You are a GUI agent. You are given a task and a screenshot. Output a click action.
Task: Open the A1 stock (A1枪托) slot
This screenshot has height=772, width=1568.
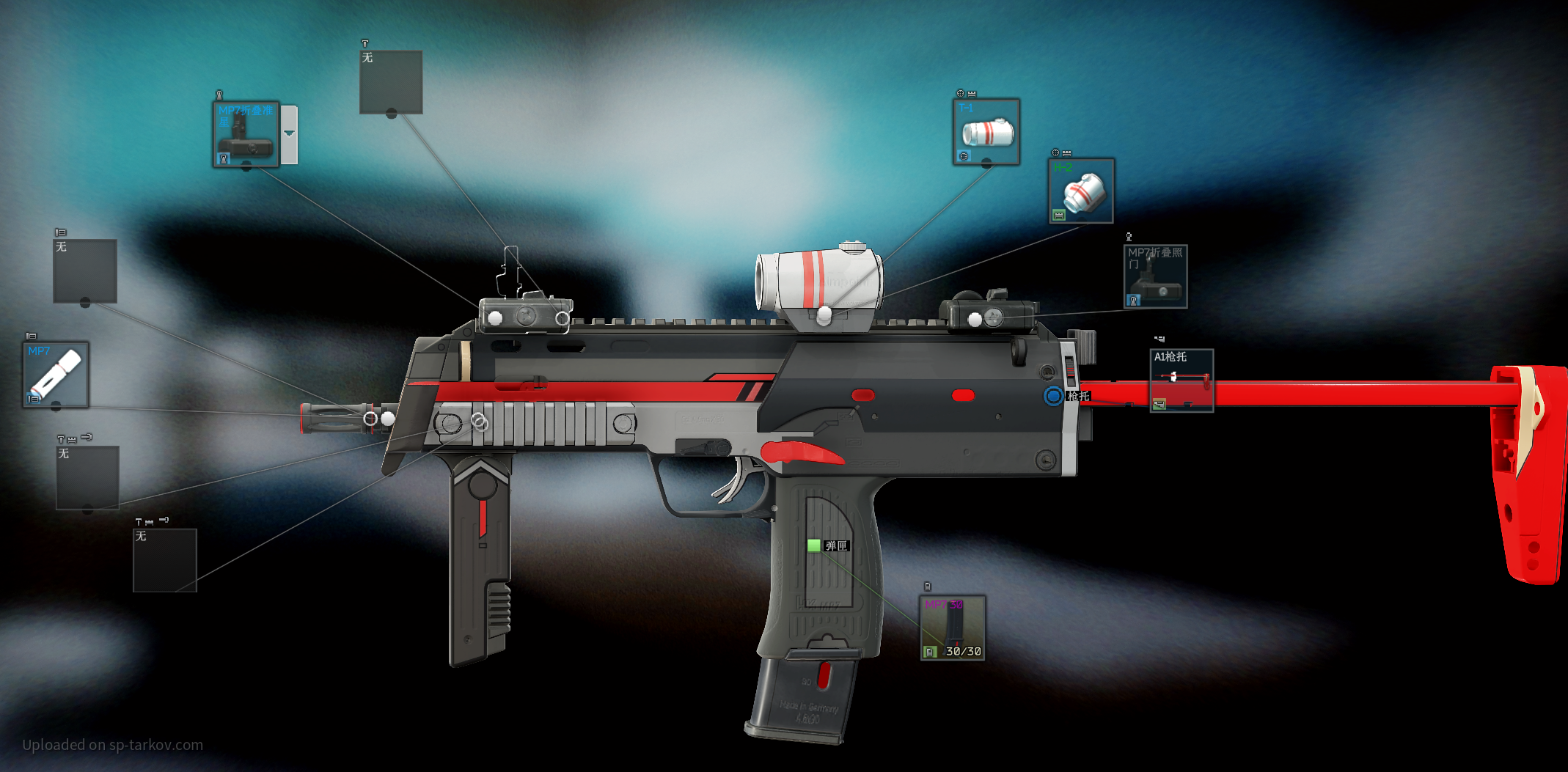click(1182, 381)
